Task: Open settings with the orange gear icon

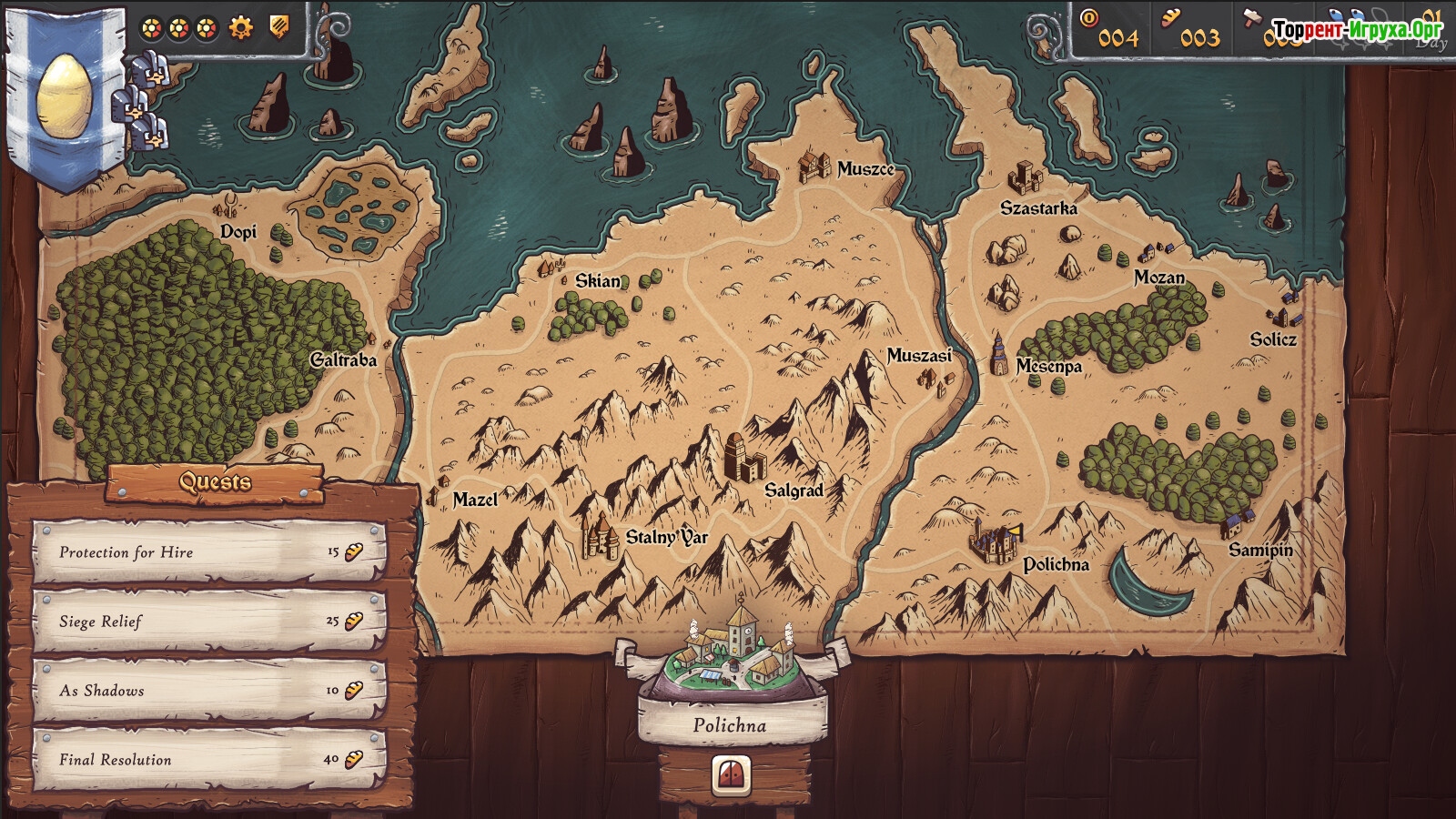Action: point(240,28)
